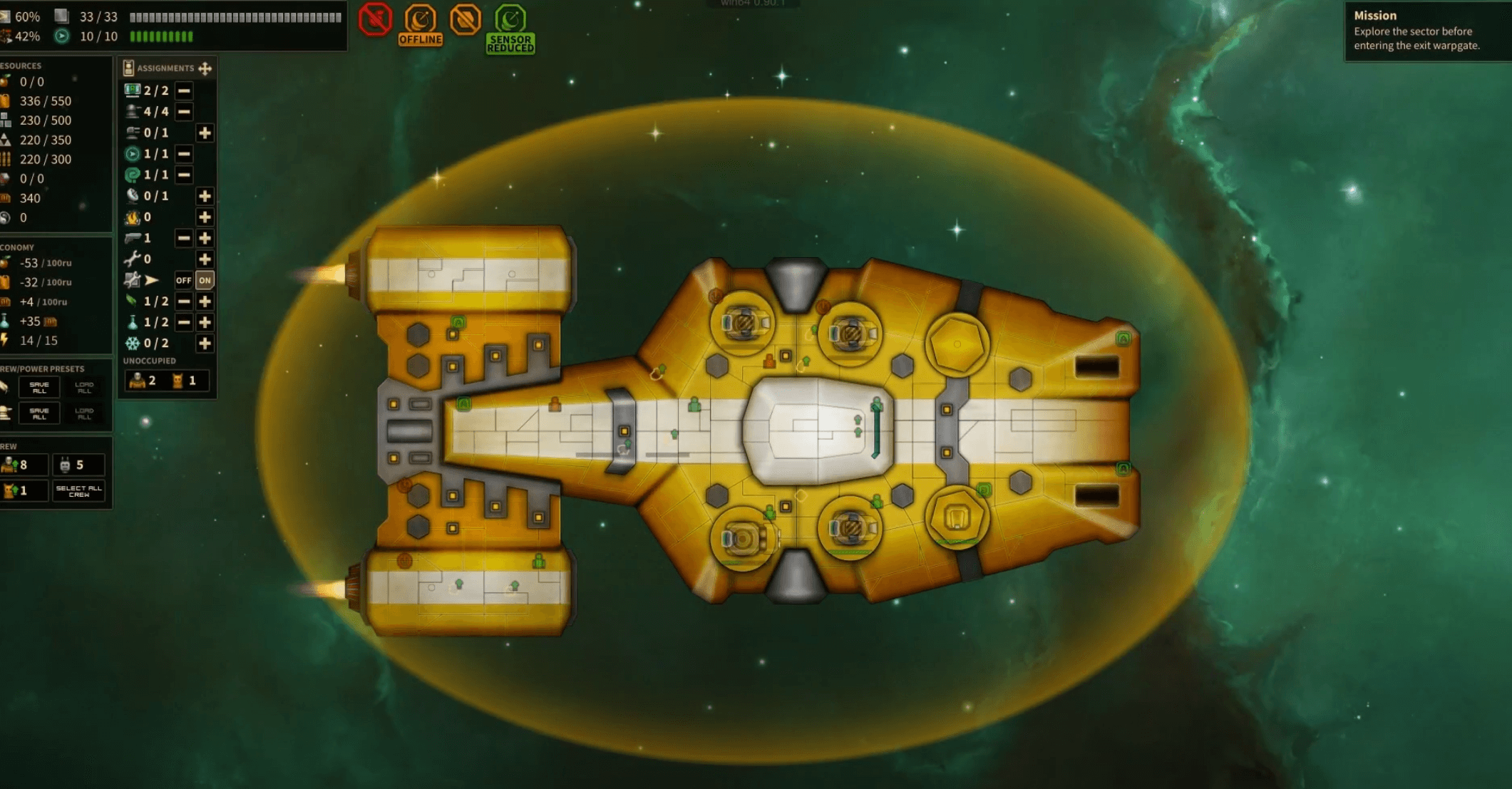Select the 8 human crew group
The image size is (1512, 789).
pos(24,465)
